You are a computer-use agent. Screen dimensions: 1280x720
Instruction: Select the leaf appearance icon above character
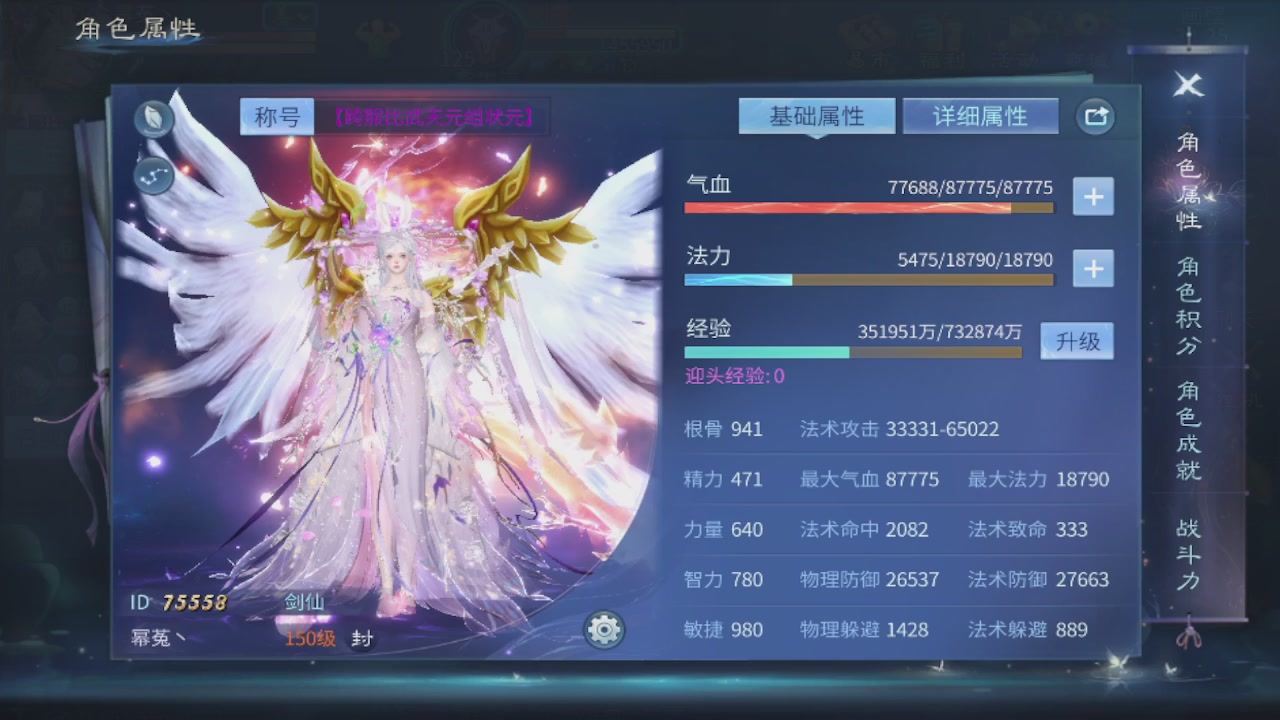coord(153,118)
